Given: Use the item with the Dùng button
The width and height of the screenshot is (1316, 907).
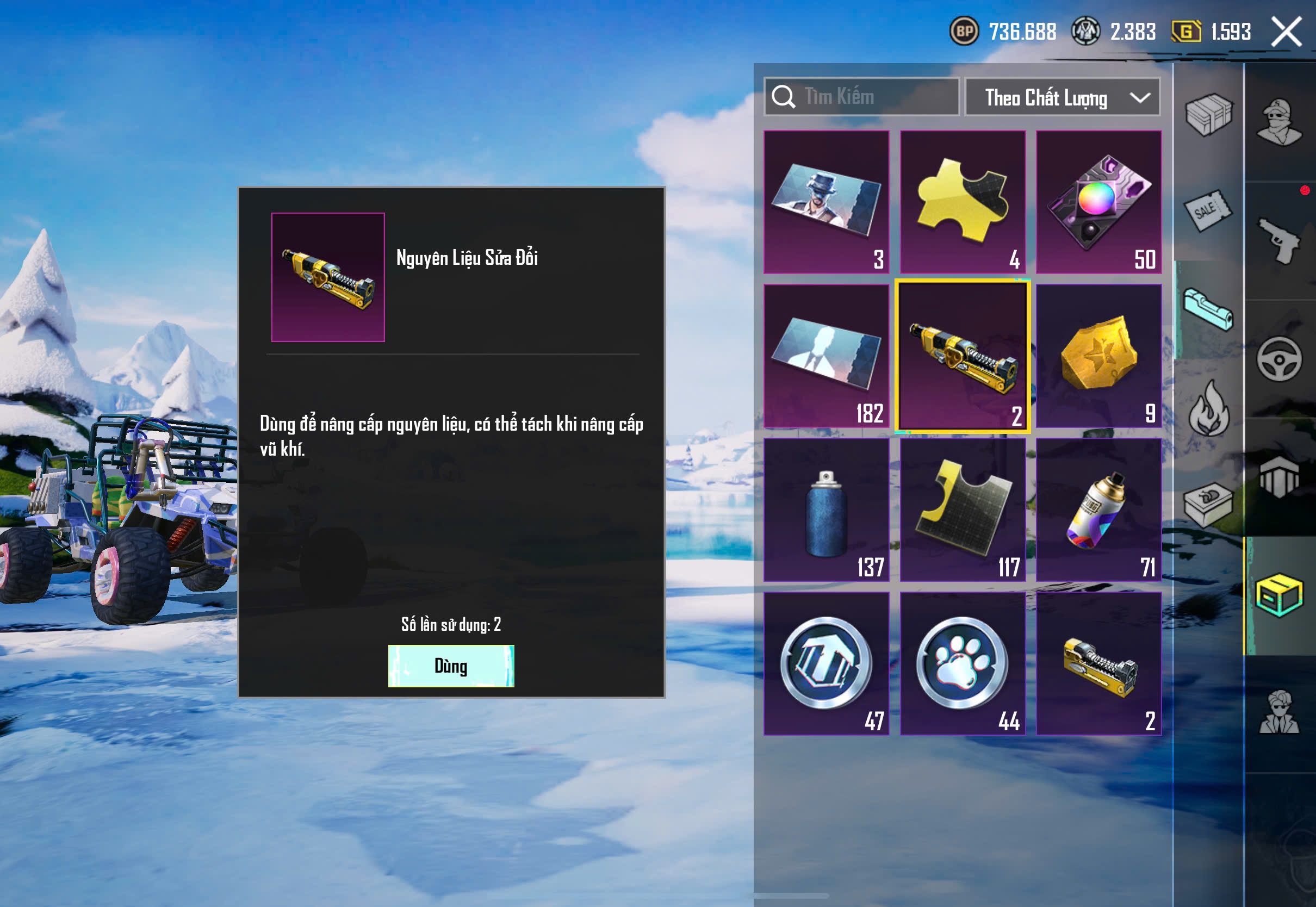Looking at the screenshot, I should coord(451,666).
